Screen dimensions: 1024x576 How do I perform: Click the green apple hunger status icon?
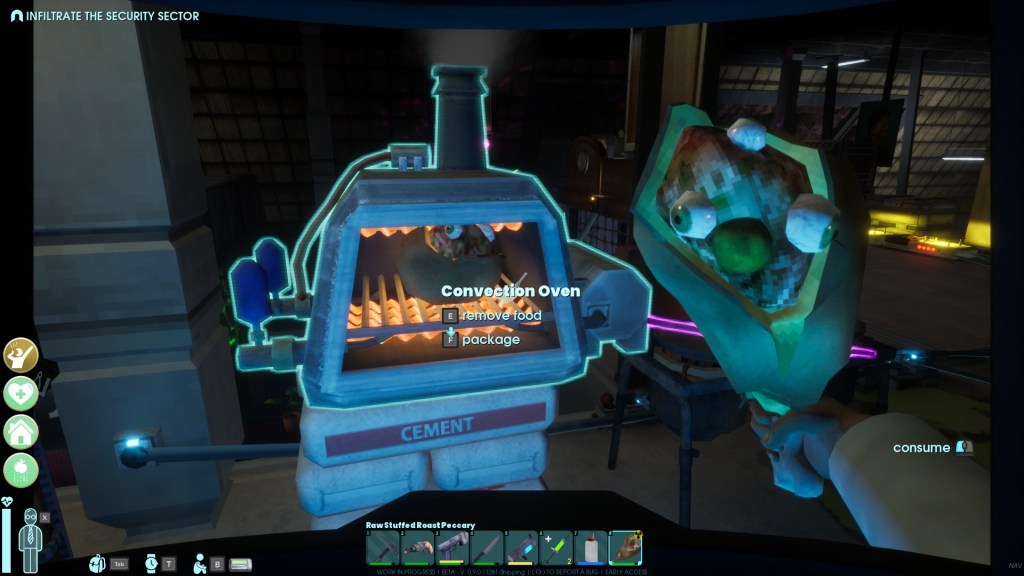click(x=20, y=468)
